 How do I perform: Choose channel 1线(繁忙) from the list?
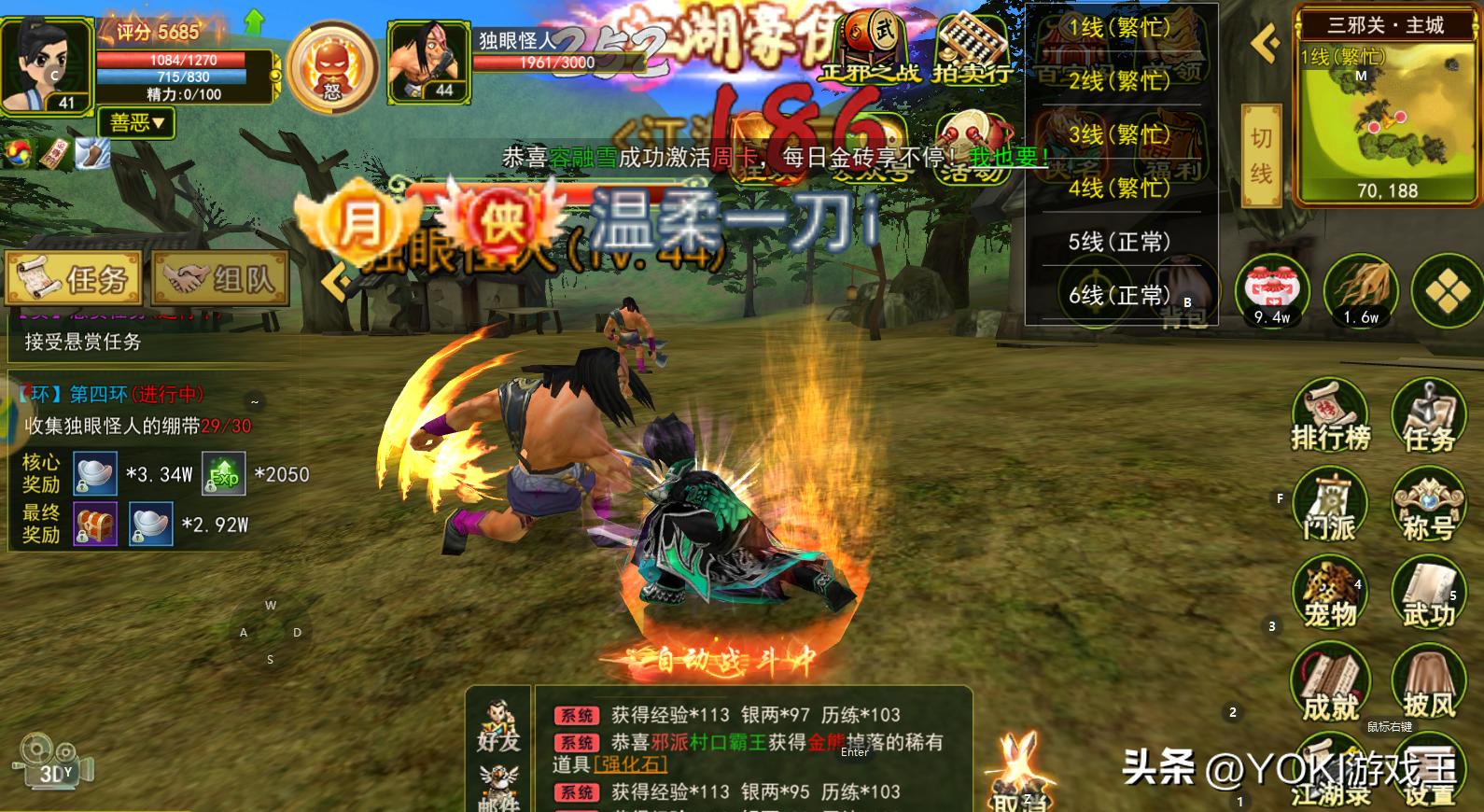click(1119, 28)
